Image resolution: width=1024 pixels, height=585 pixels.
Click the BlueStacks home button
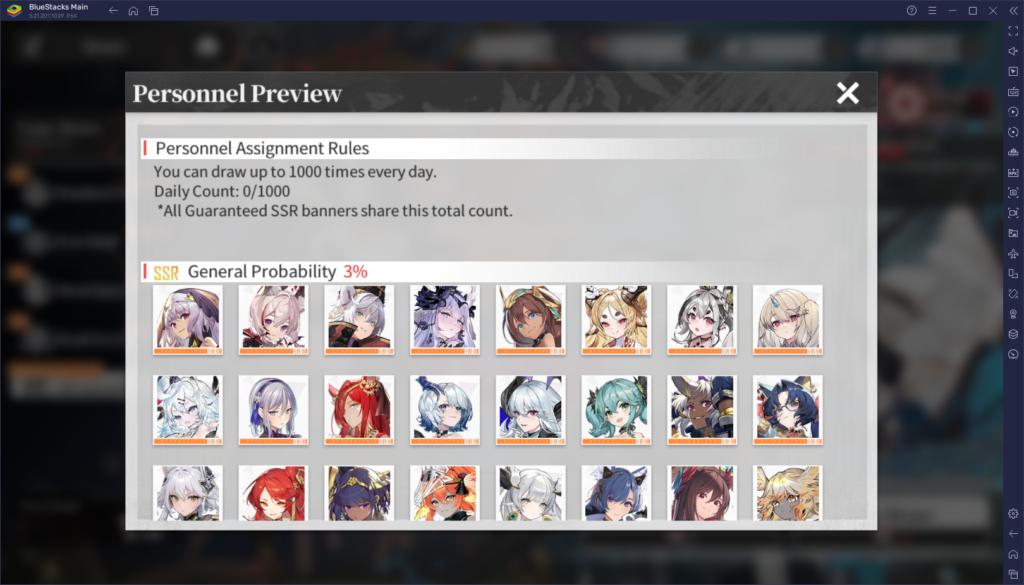coord(133,10)
